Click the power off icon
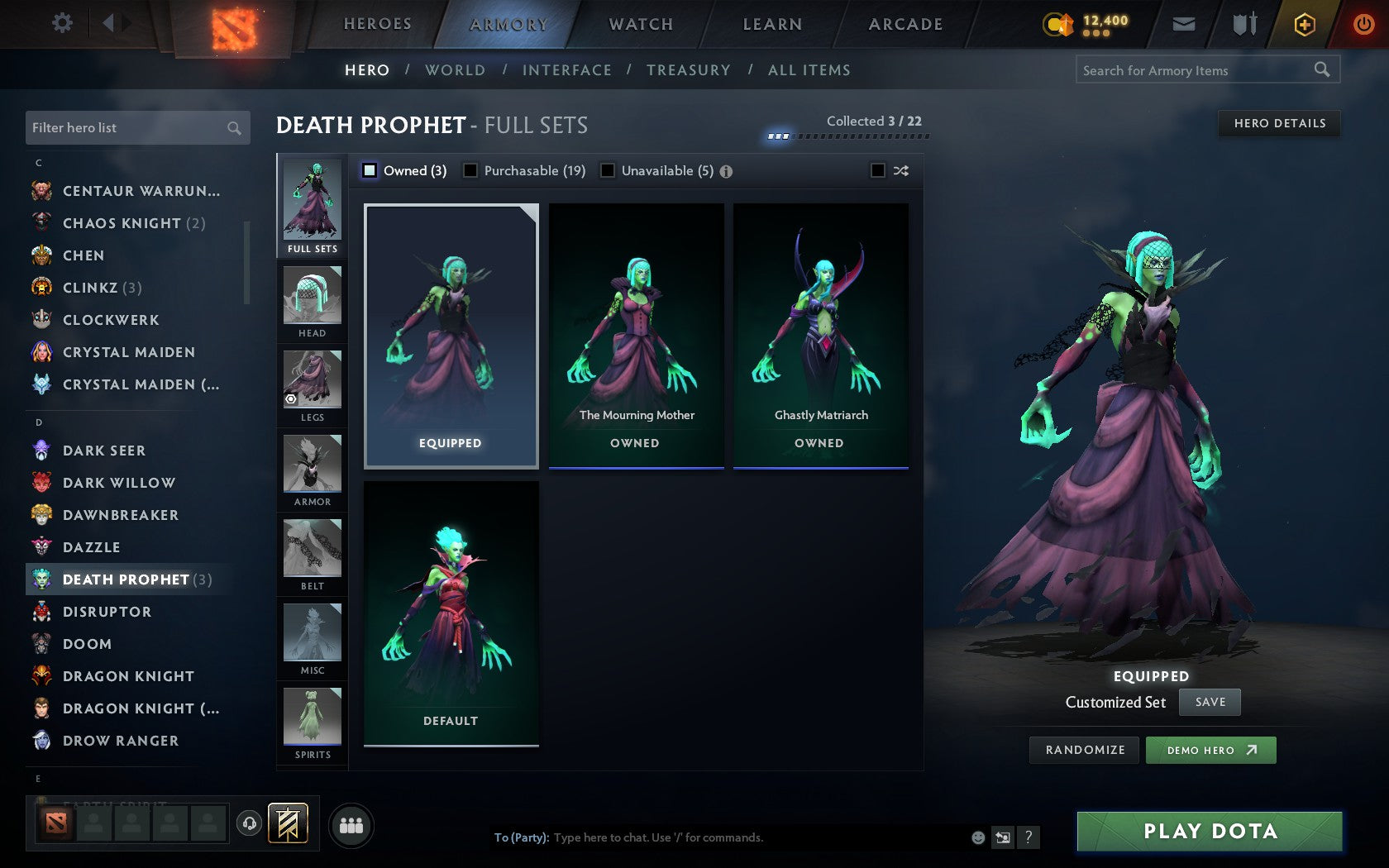Viewport: 1389px width, 868px height. click(1363, 24)
